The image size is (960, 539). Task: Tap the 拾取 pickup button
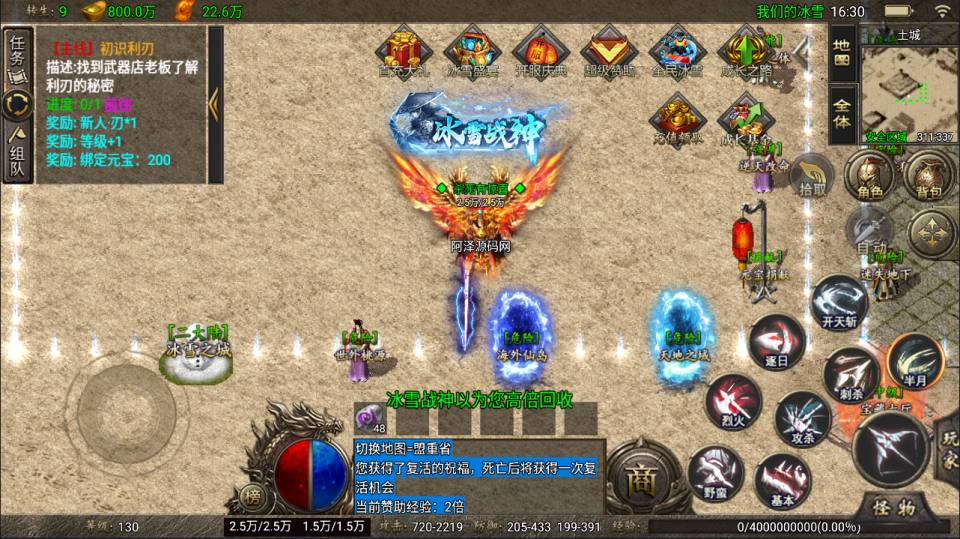pos(812,176)
